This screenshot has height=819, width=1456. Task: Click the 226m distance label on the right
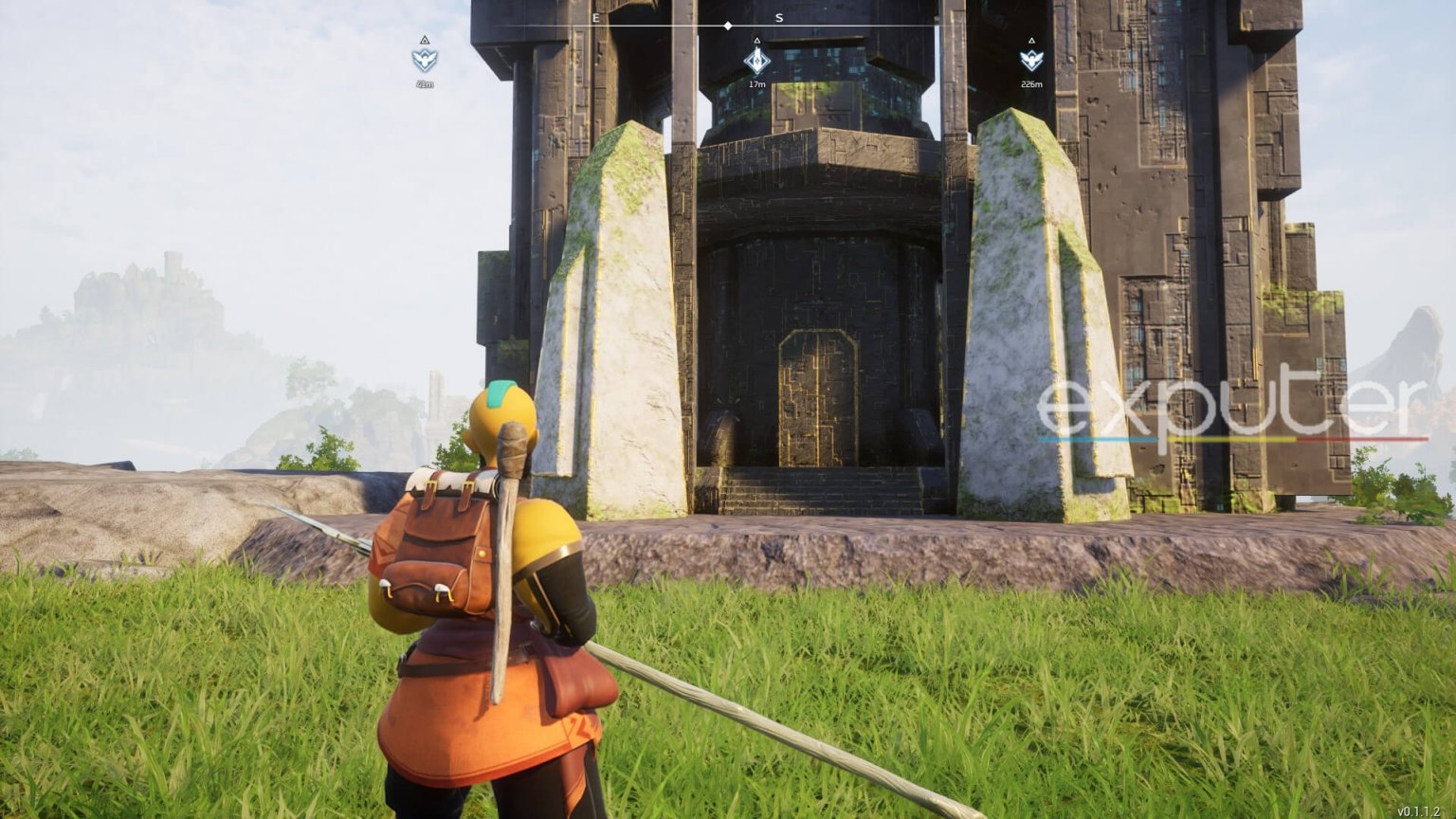click(x=1032, y=84)
